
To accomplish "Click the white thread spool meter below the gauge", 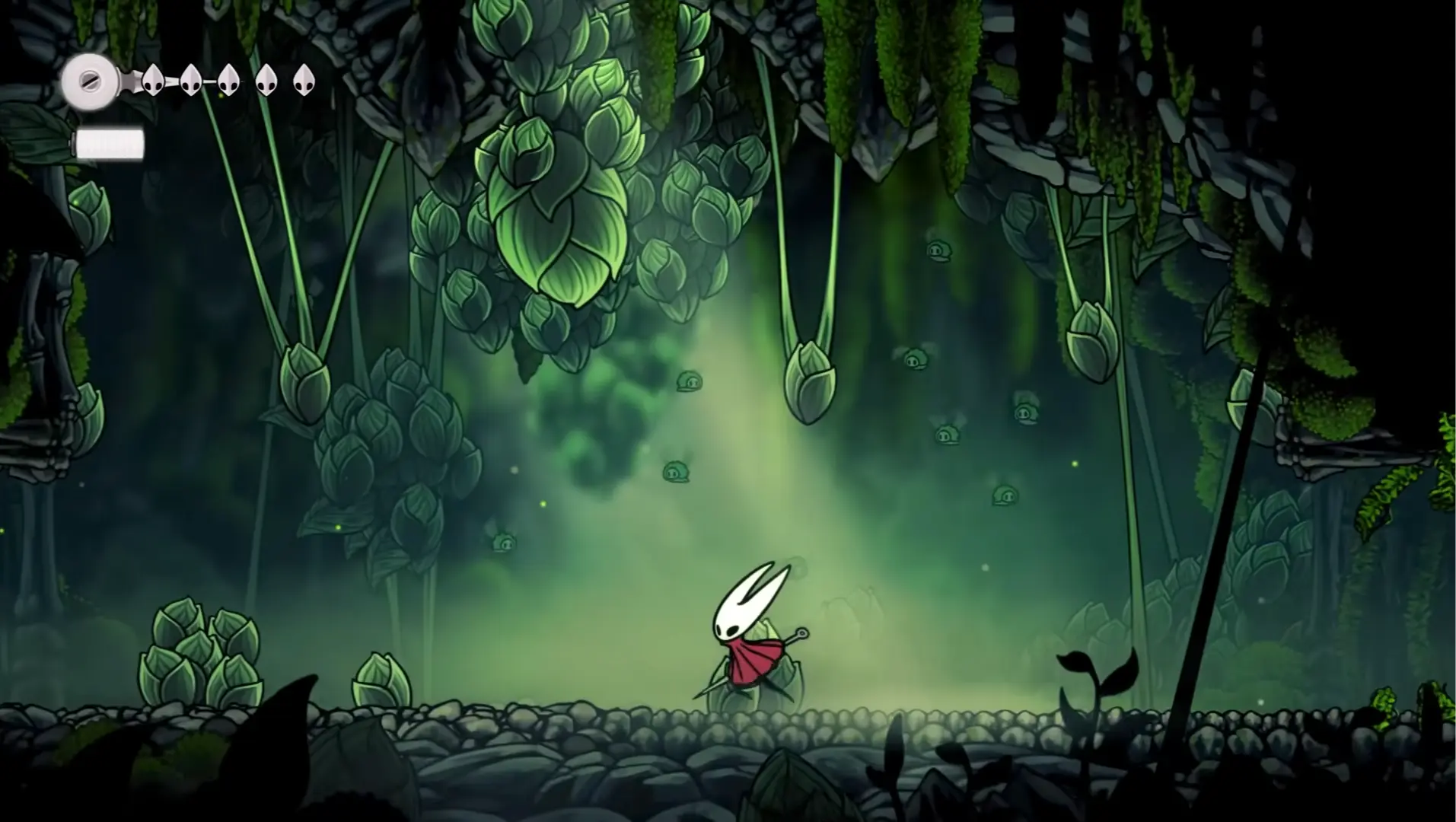I will pyautogui.click(x=110, y=142).
